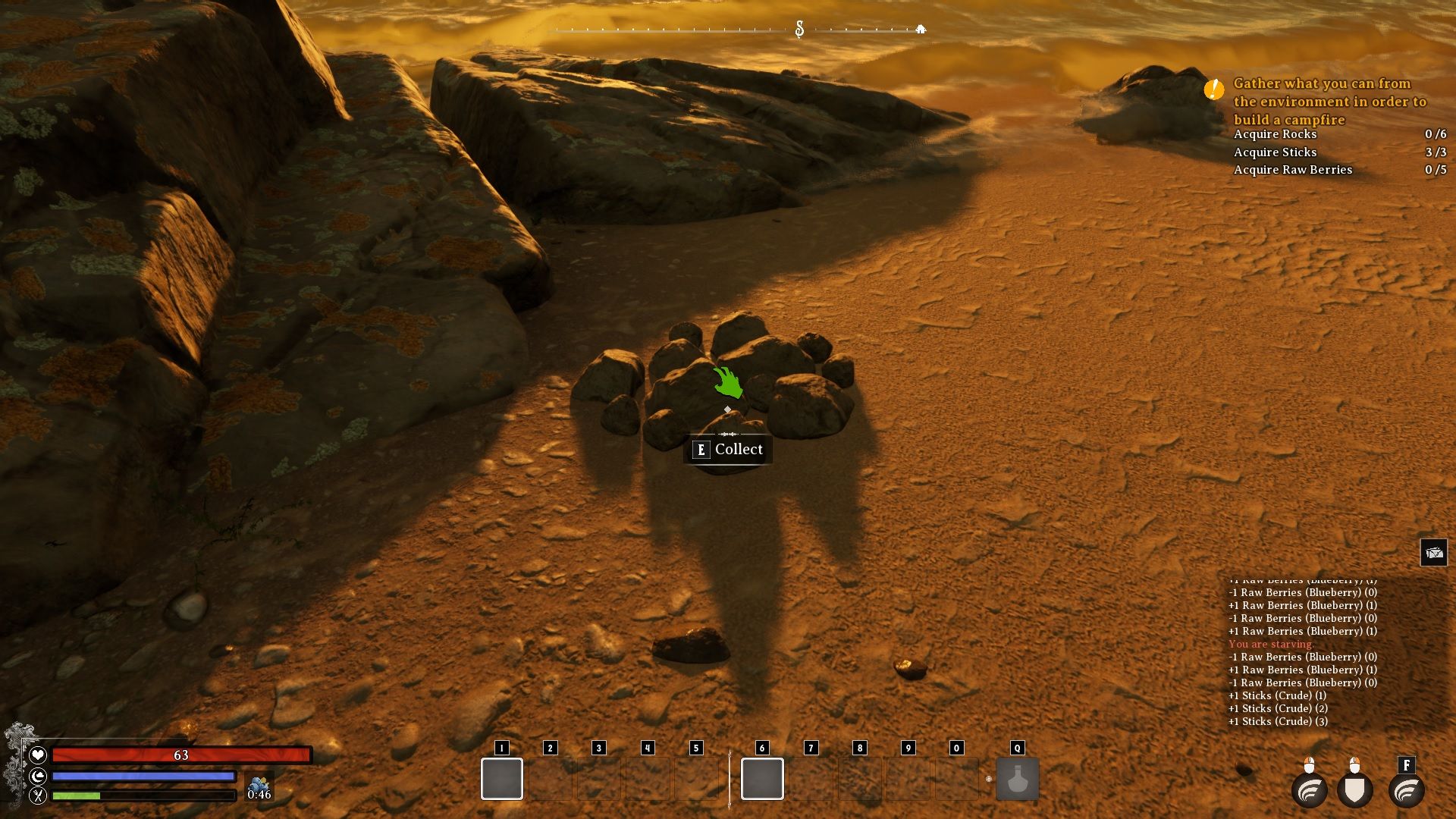
Task: Click the fork and knife hunger icon
Action: click(38, 795)
